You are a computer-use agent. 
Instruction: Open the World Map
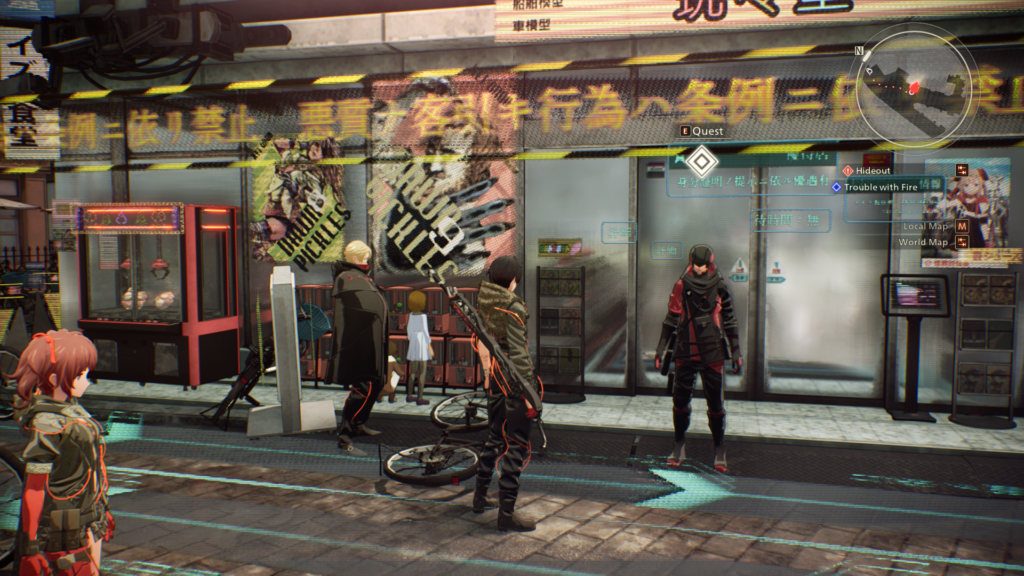tap(923, 242)
